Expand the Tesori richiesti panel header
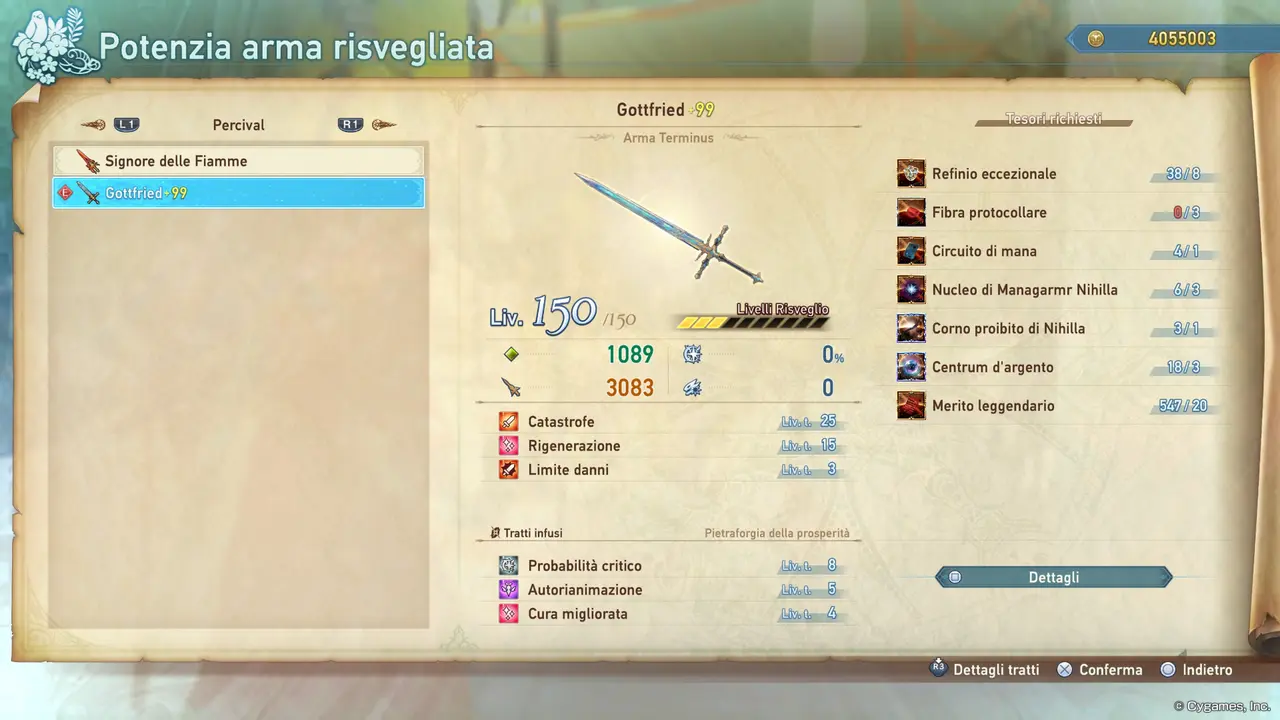Viewport: 1280px width, 720px height. pos(1053,119)
